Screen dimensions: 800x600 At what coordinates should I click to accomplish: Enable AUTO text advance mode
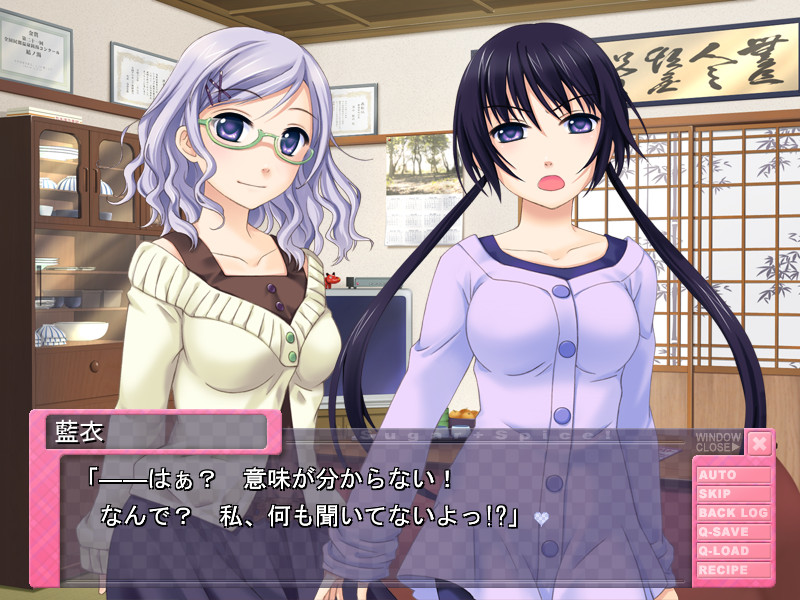[x=733, y=475]
